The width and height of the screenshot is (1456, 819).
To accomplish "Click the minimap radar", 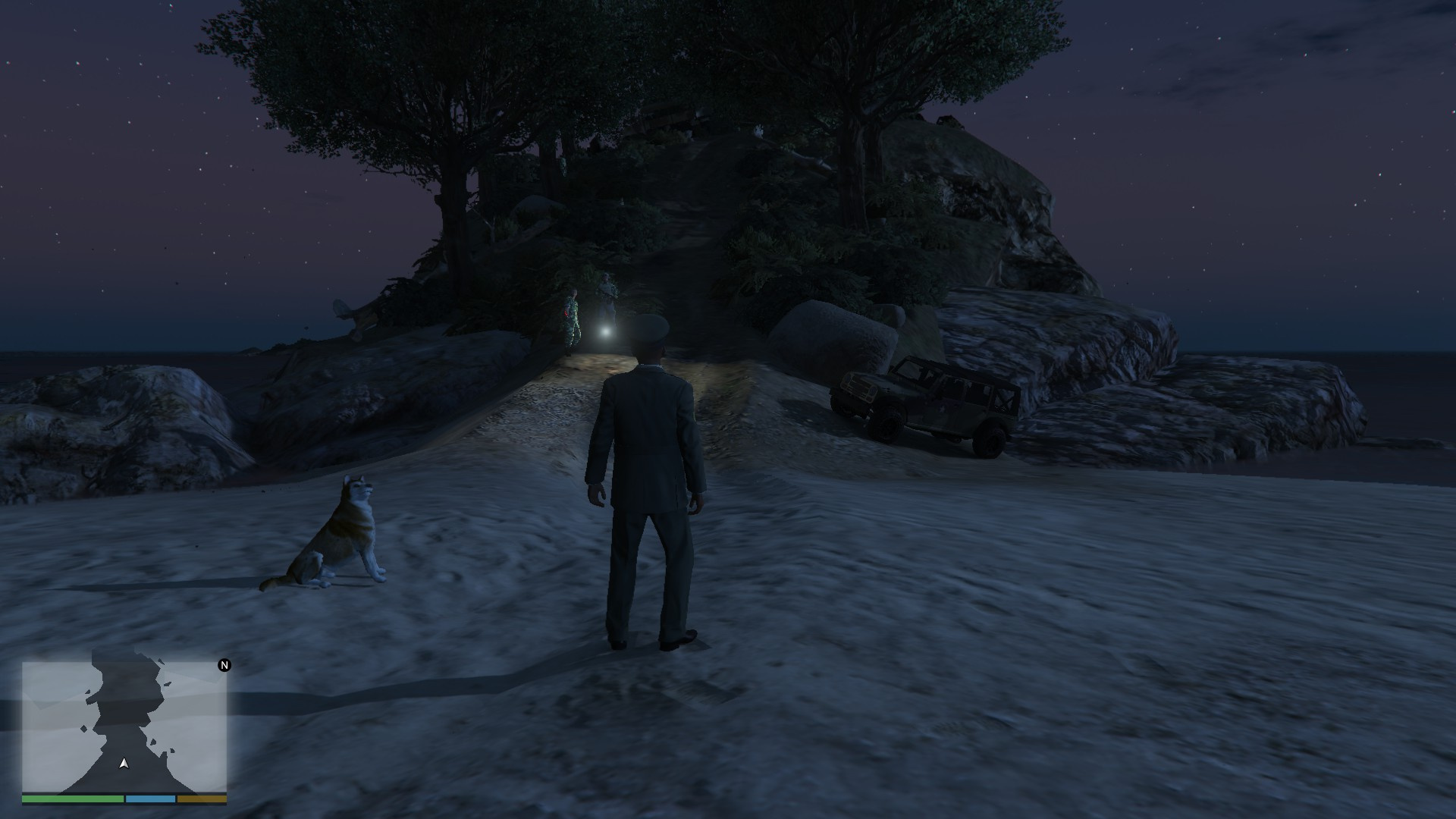I will pos(124,726).
